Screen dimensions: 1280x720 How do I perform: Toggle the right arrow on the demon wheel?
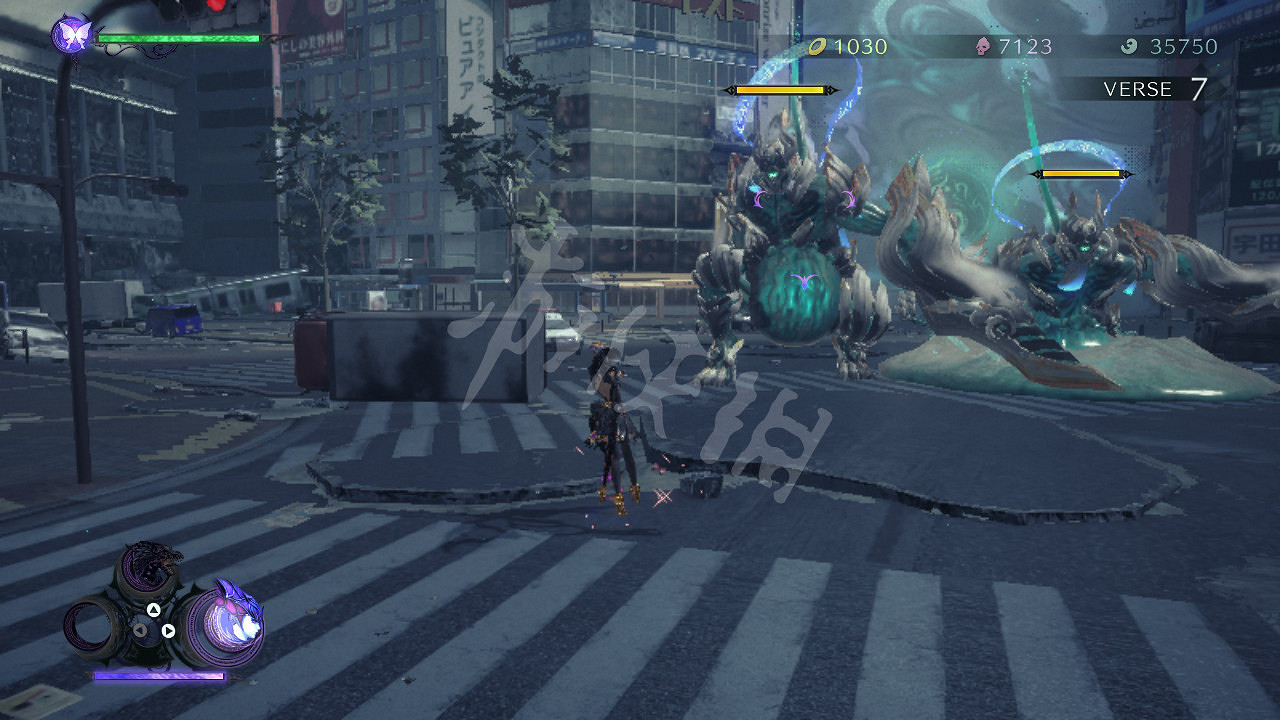pyautogui.click(x=169, y=631)
